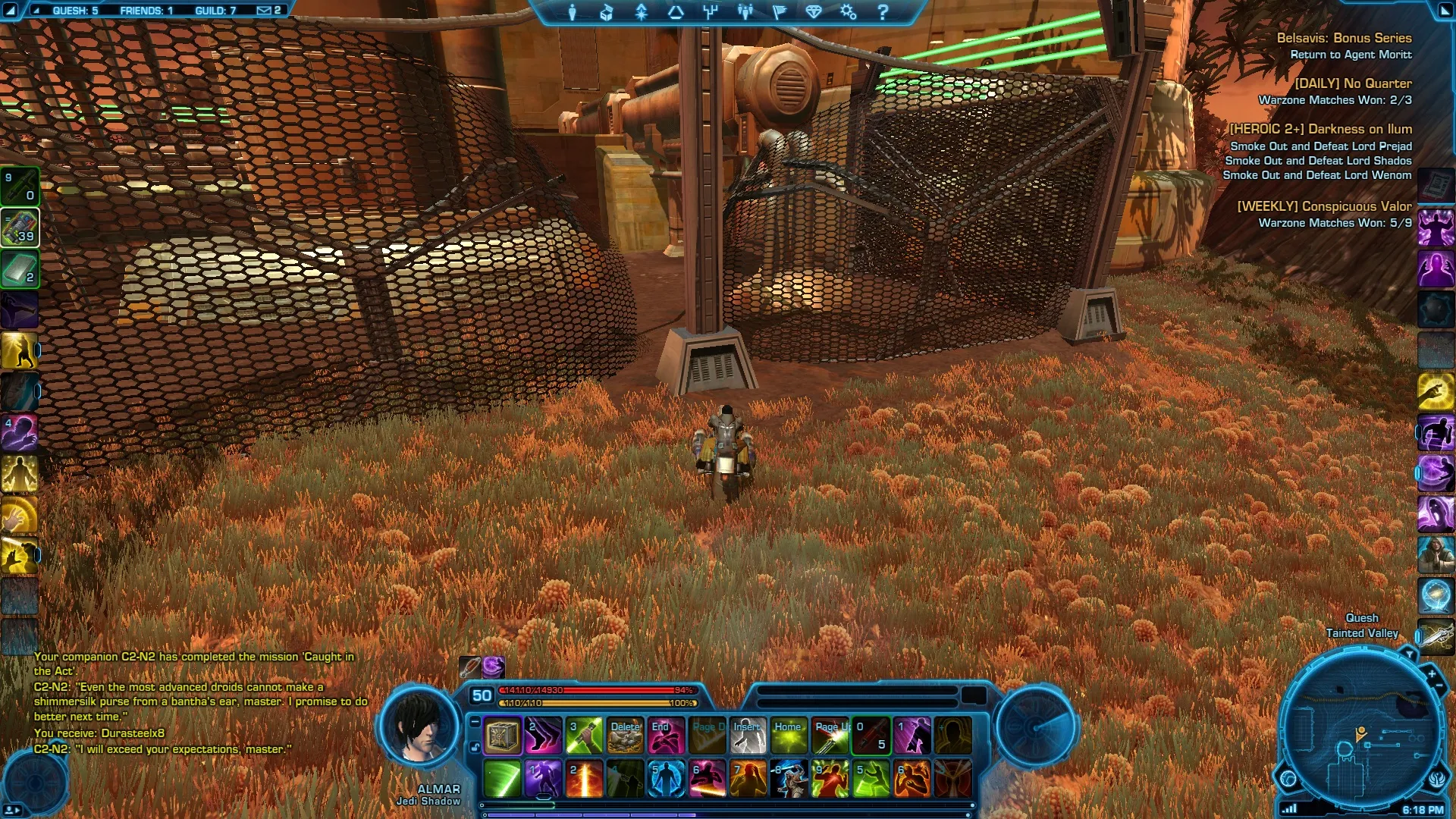This screenshot has height=819, width=1456.
Task: Activate the orange vertical beam ability
Action: coord(584,780)
